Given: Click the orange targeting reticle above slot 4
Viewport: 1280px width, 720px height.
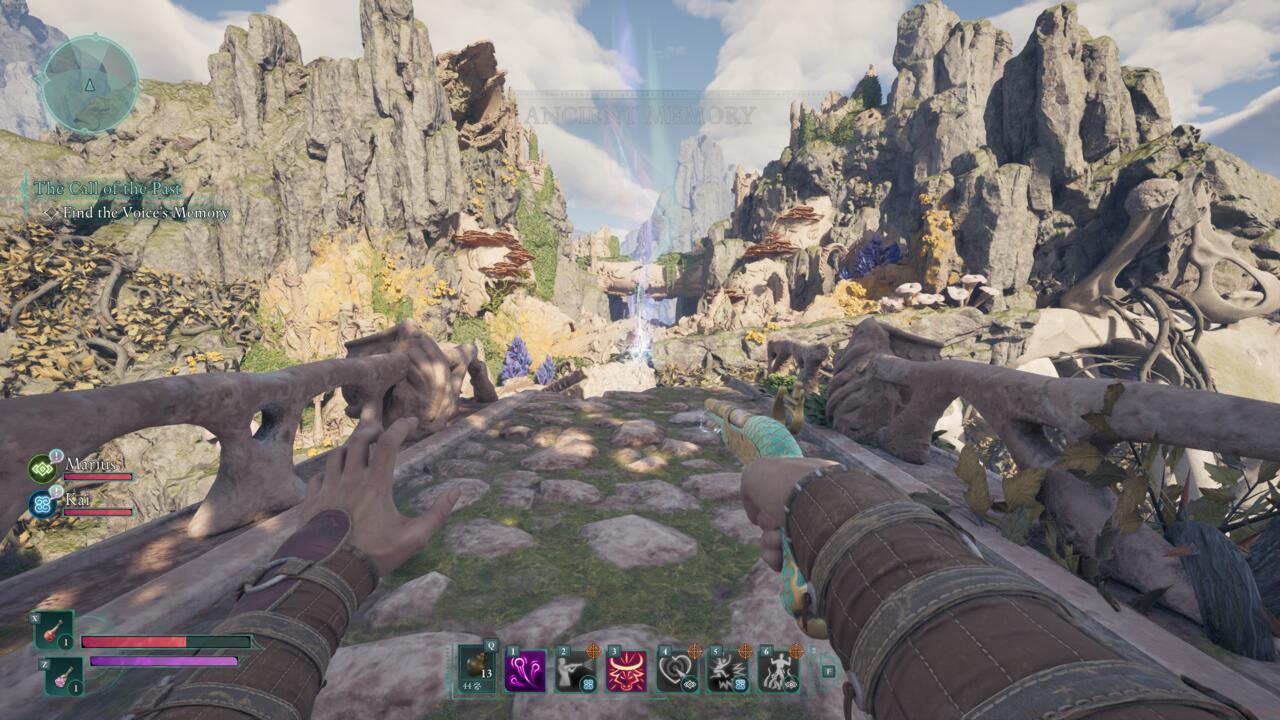Looking at the screenshot, I should click(696, 651).
